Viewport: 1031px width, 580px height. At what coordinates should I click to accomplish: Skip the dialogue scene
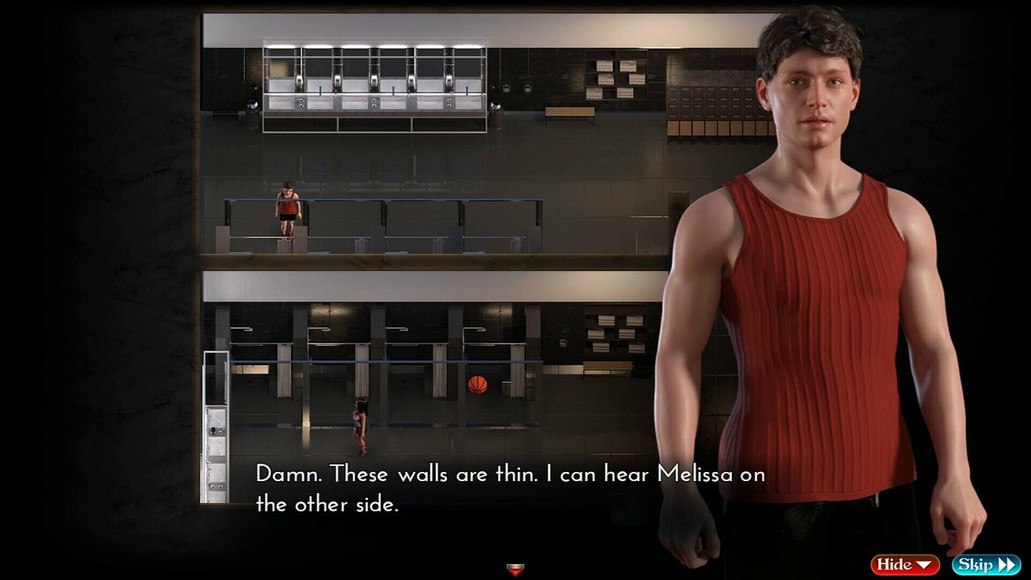pos(985,565)
